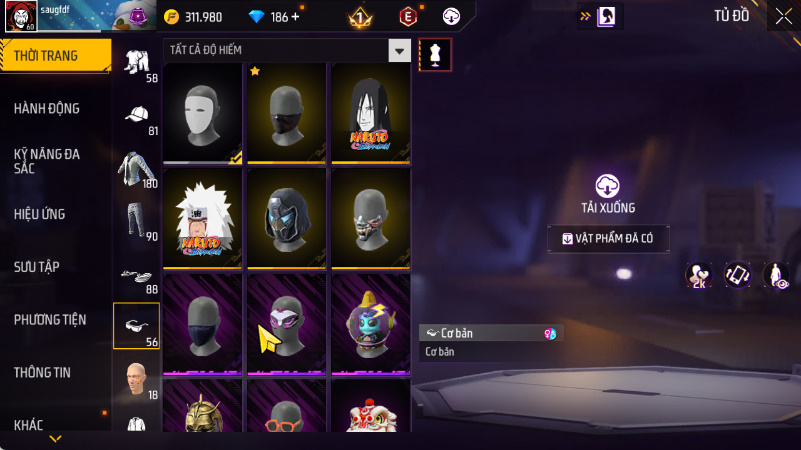Choose the white faceless mask item

tap(202, 112)
